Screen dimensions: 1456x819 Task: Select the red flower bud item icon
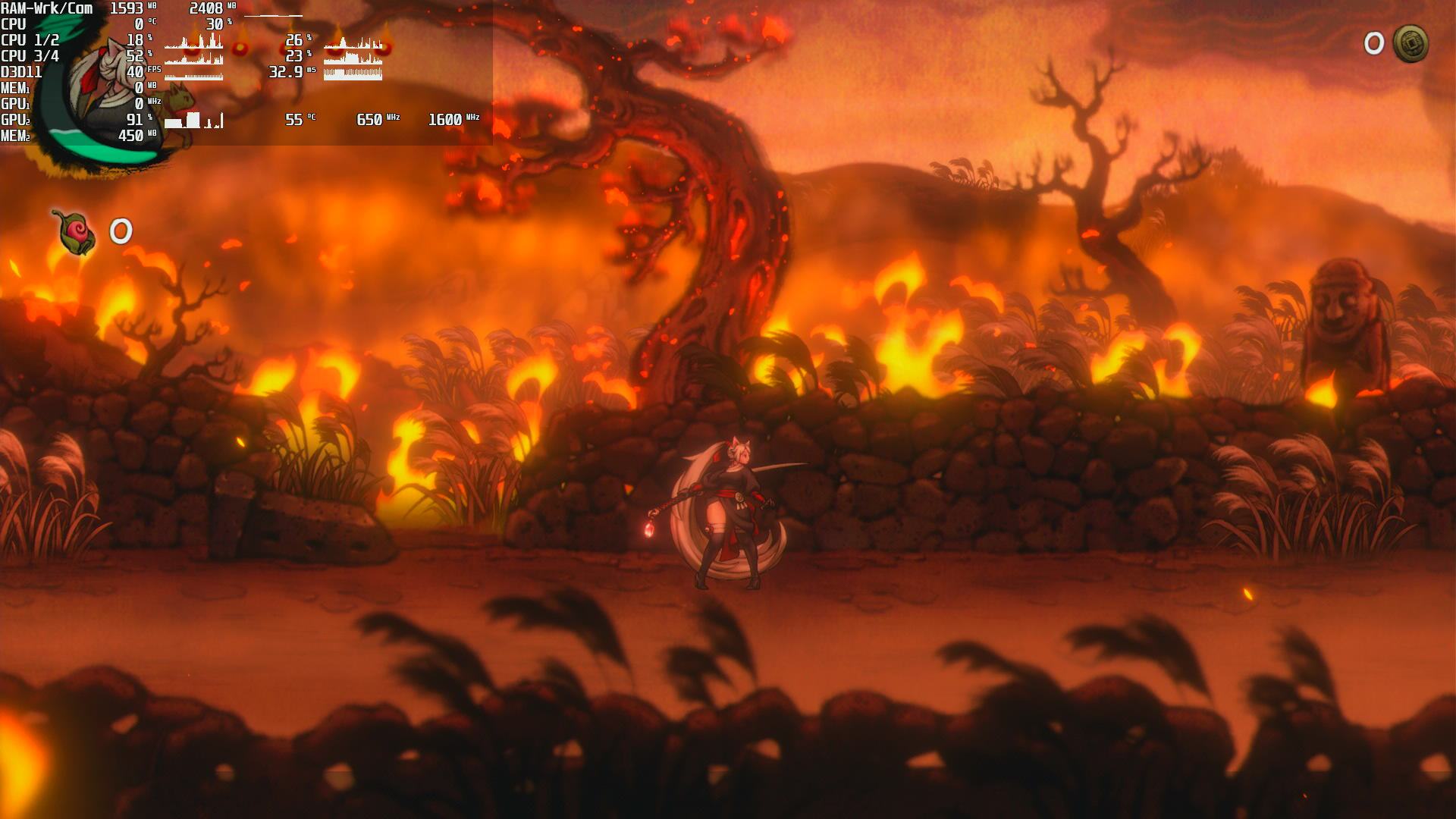[75, 231]
